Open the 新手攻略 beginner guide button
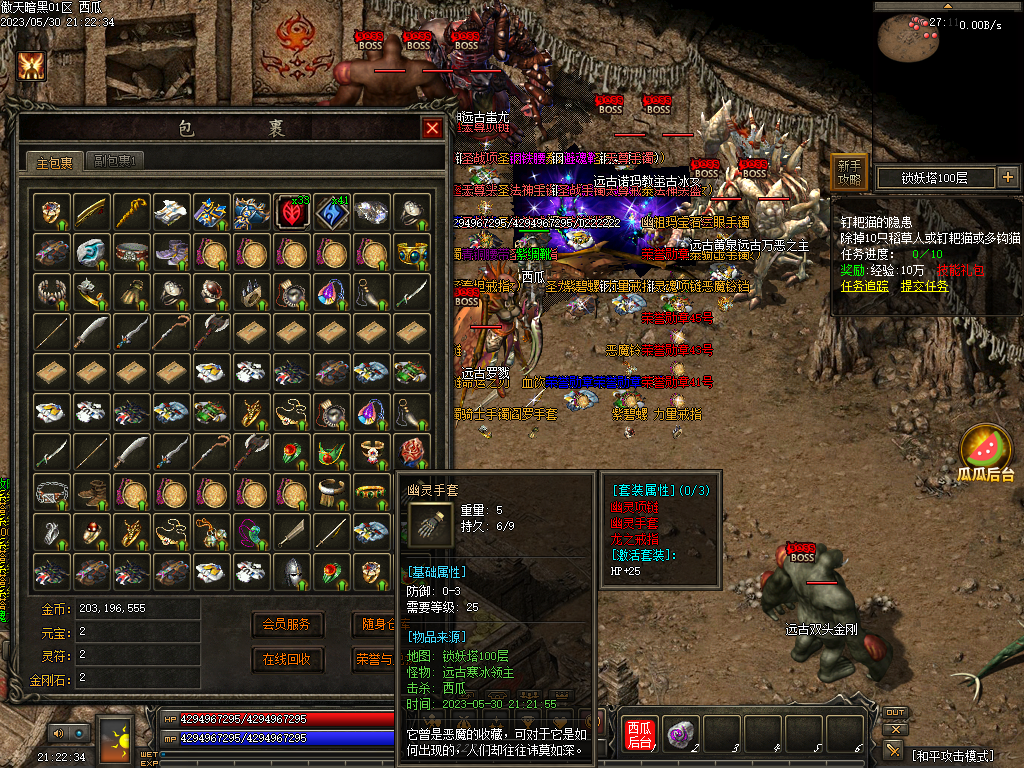The image size is (1024, 768). (x=849, y=173)
